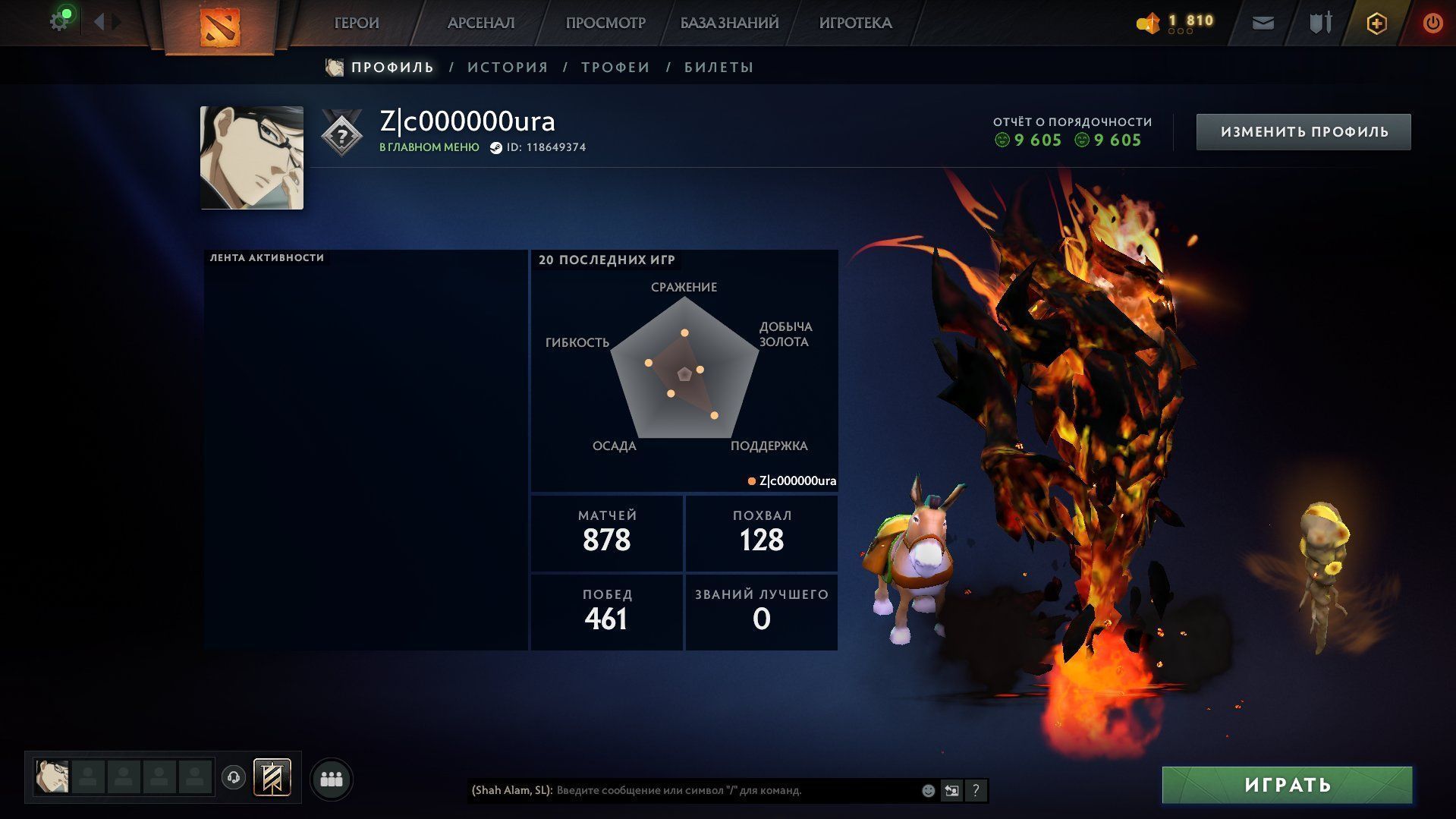Start matchmaking with the ИГРАТЬ button

click(x=1287, y=785)
